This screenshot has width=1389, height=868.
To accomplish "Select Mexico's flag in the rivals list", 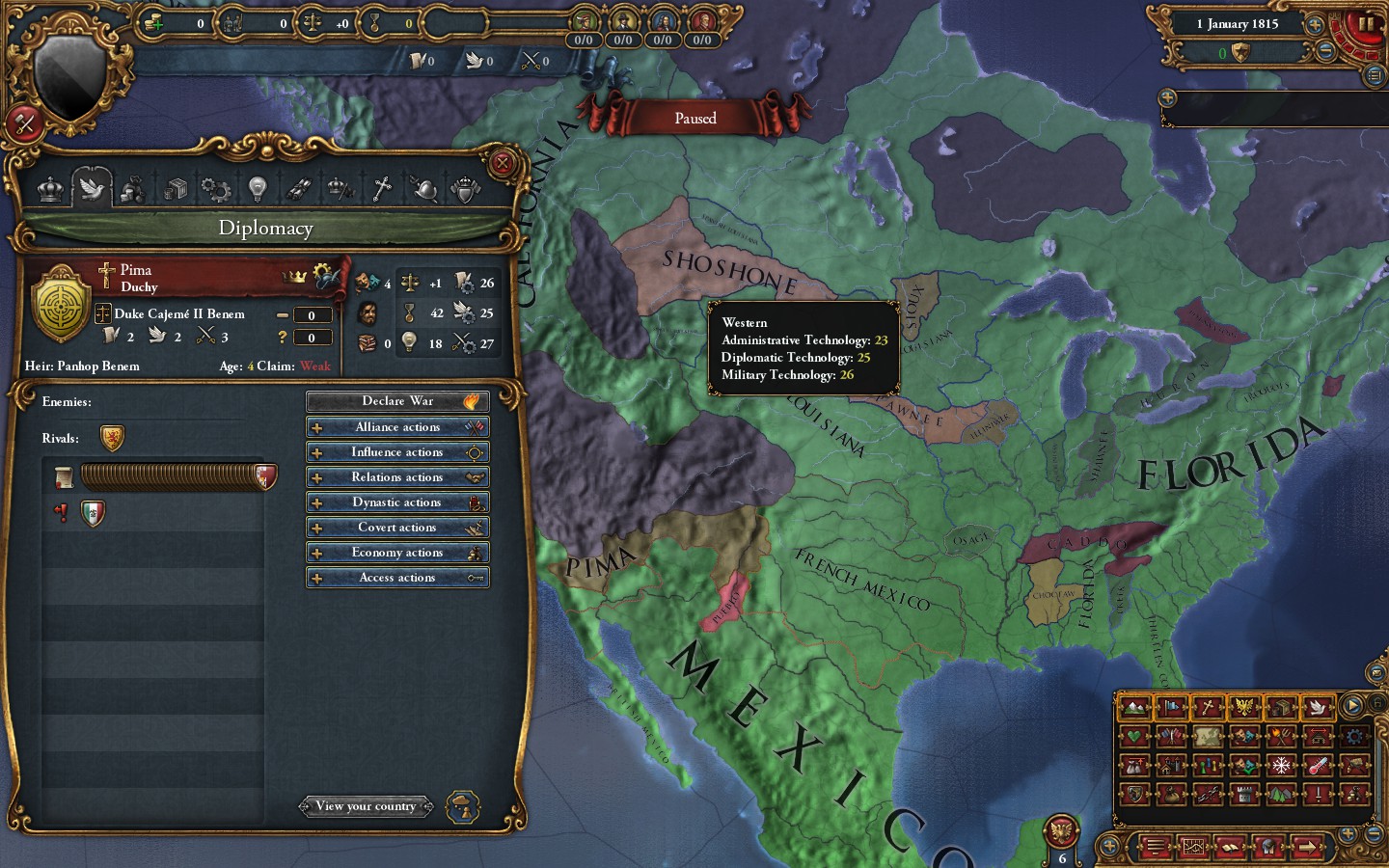I will click(91, 513).
